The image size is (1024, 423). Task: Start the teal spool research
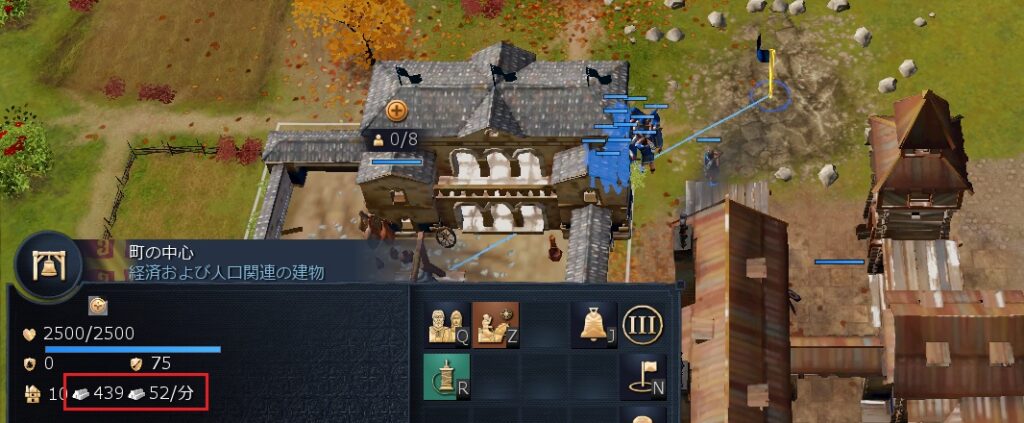click(x=445, y=377)
